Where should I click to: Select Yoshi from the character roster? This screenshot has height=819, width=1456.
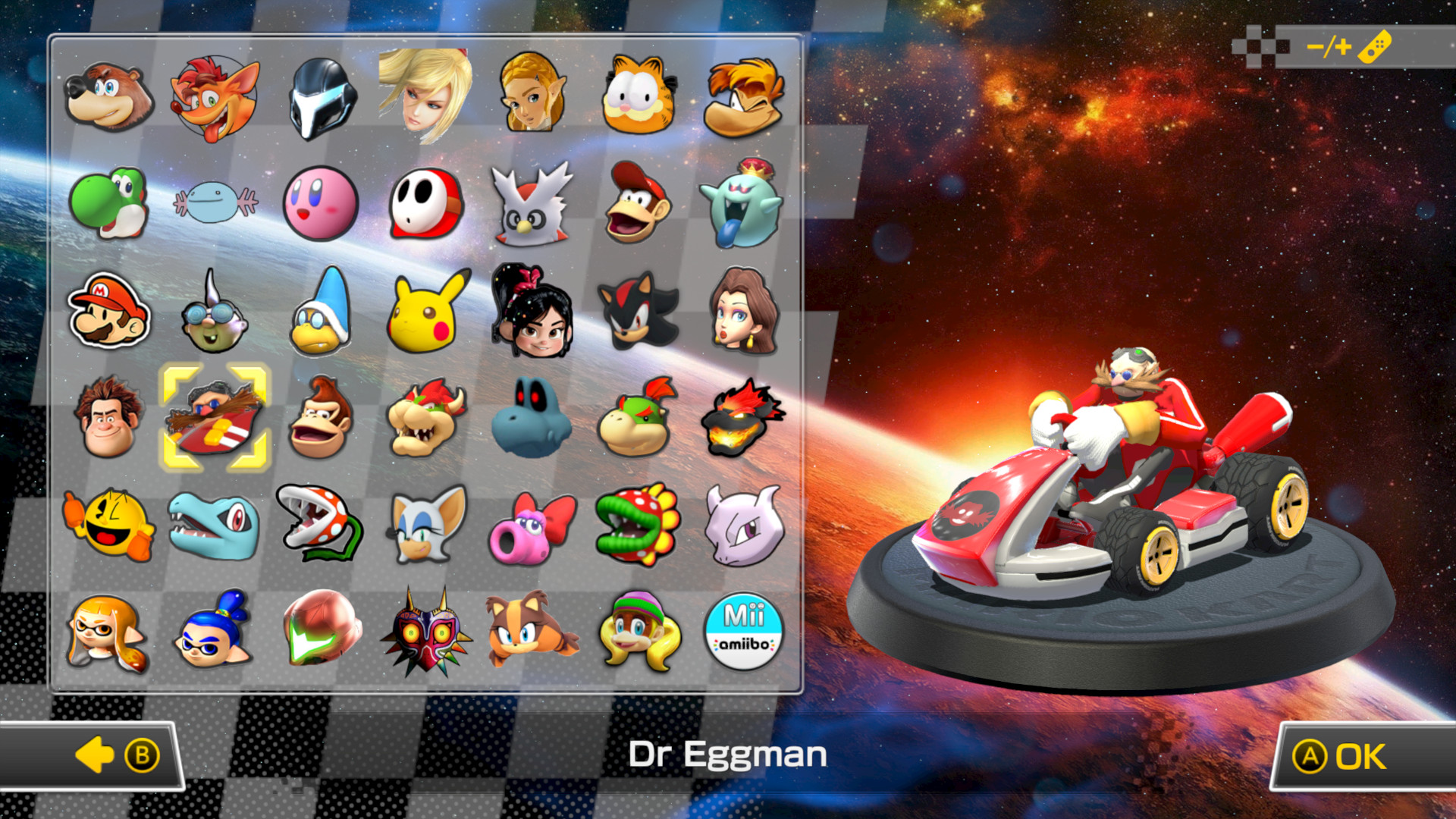click(110, 203)
